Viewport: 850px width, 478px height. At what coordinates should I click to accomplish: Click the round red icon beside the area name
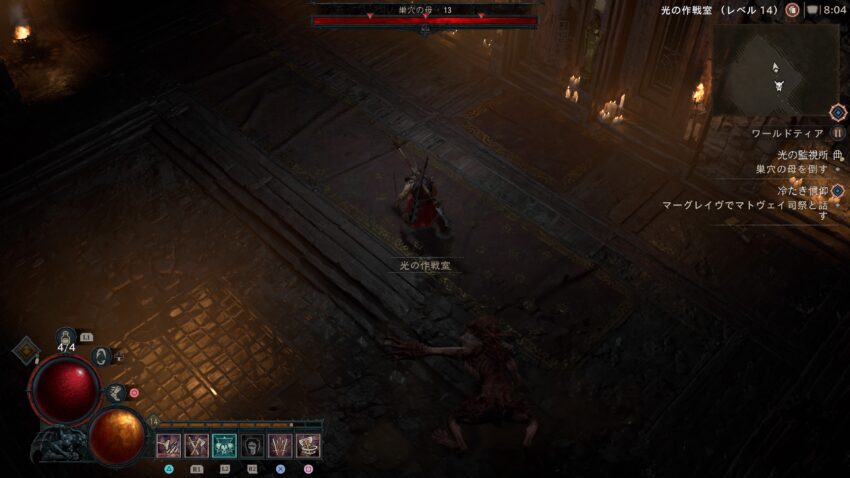click(x=792, y=10)
